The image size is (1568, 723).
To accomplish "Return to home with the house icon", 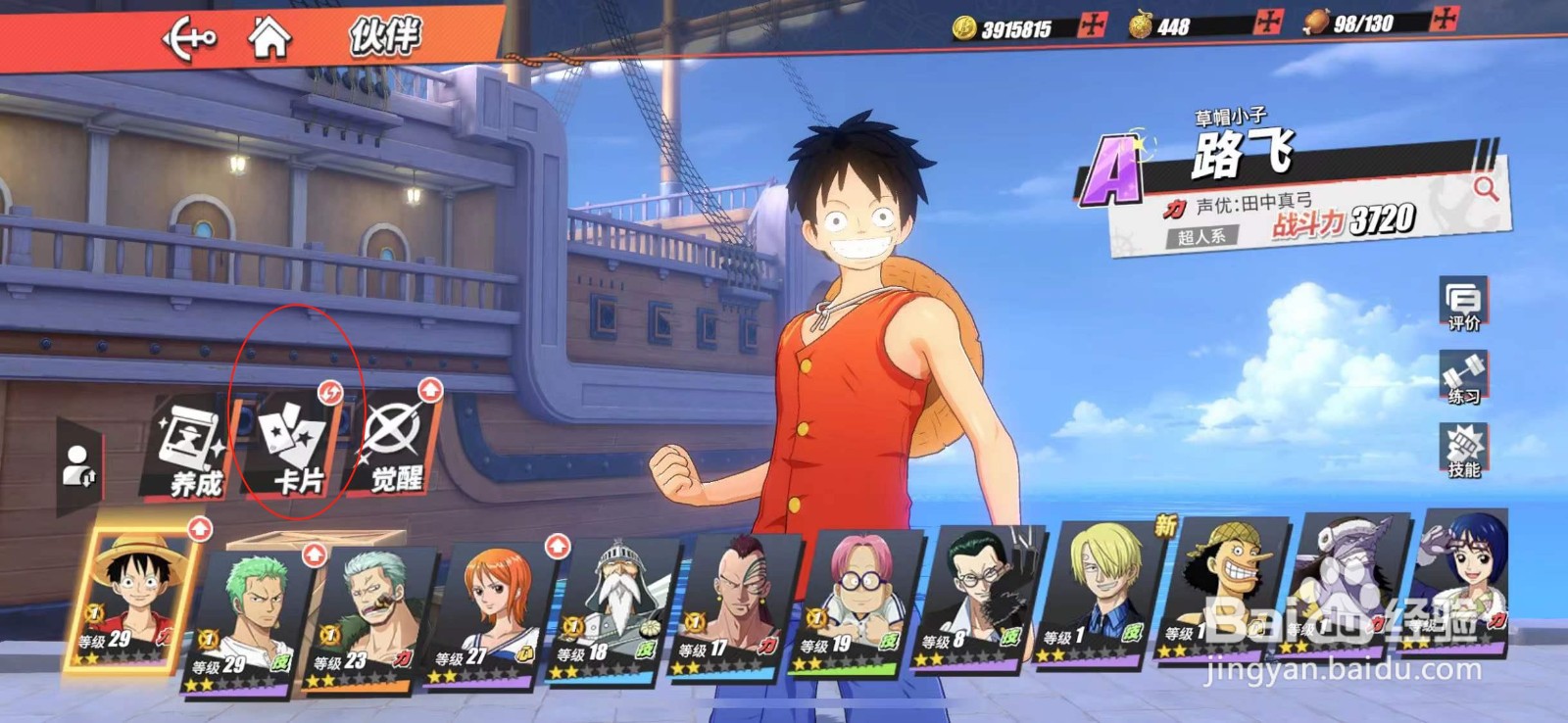I will click(x=269, y=38).
